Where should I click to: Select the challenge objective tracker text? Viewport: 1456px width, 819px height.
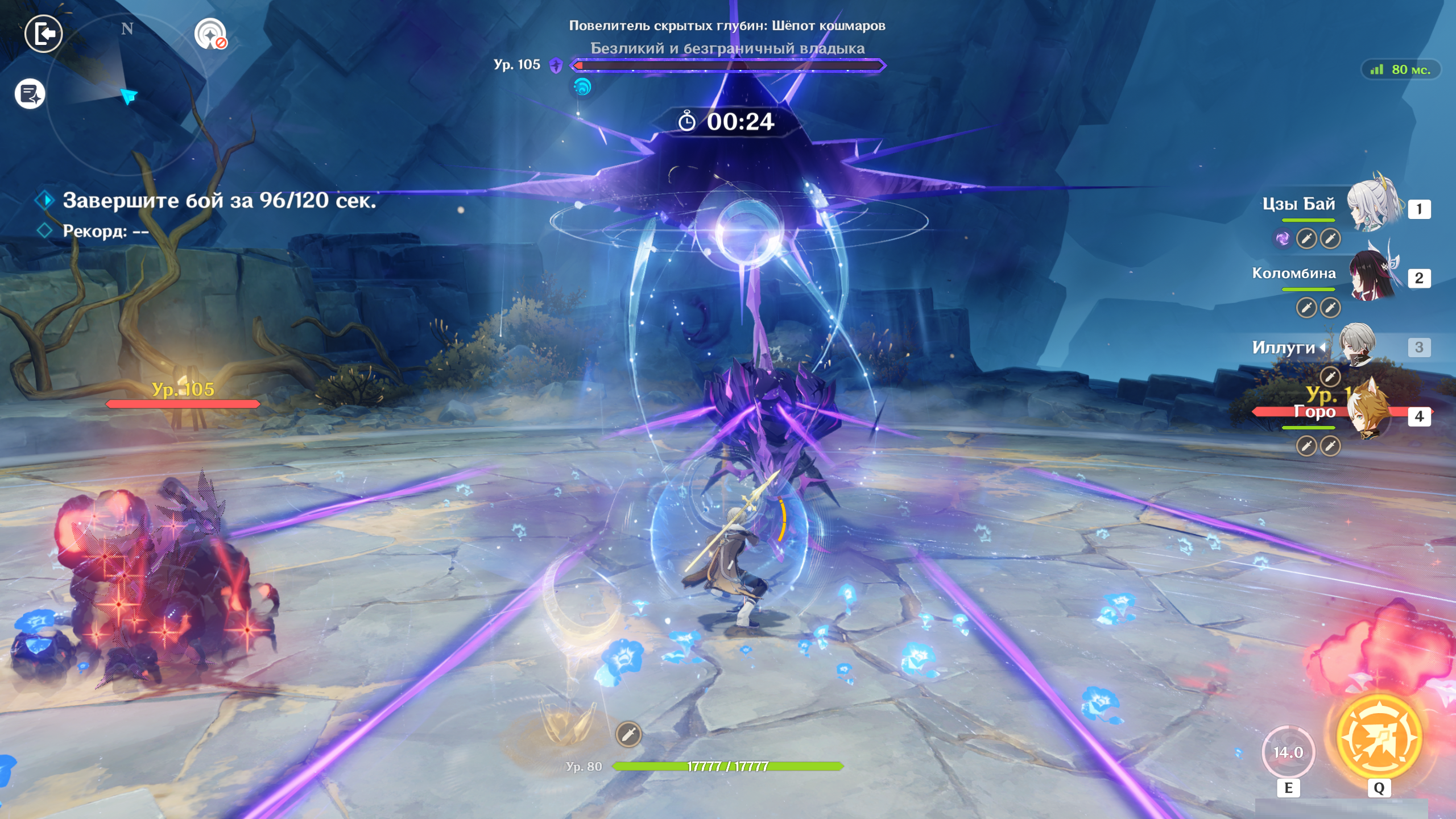click(x=219, y=201)
